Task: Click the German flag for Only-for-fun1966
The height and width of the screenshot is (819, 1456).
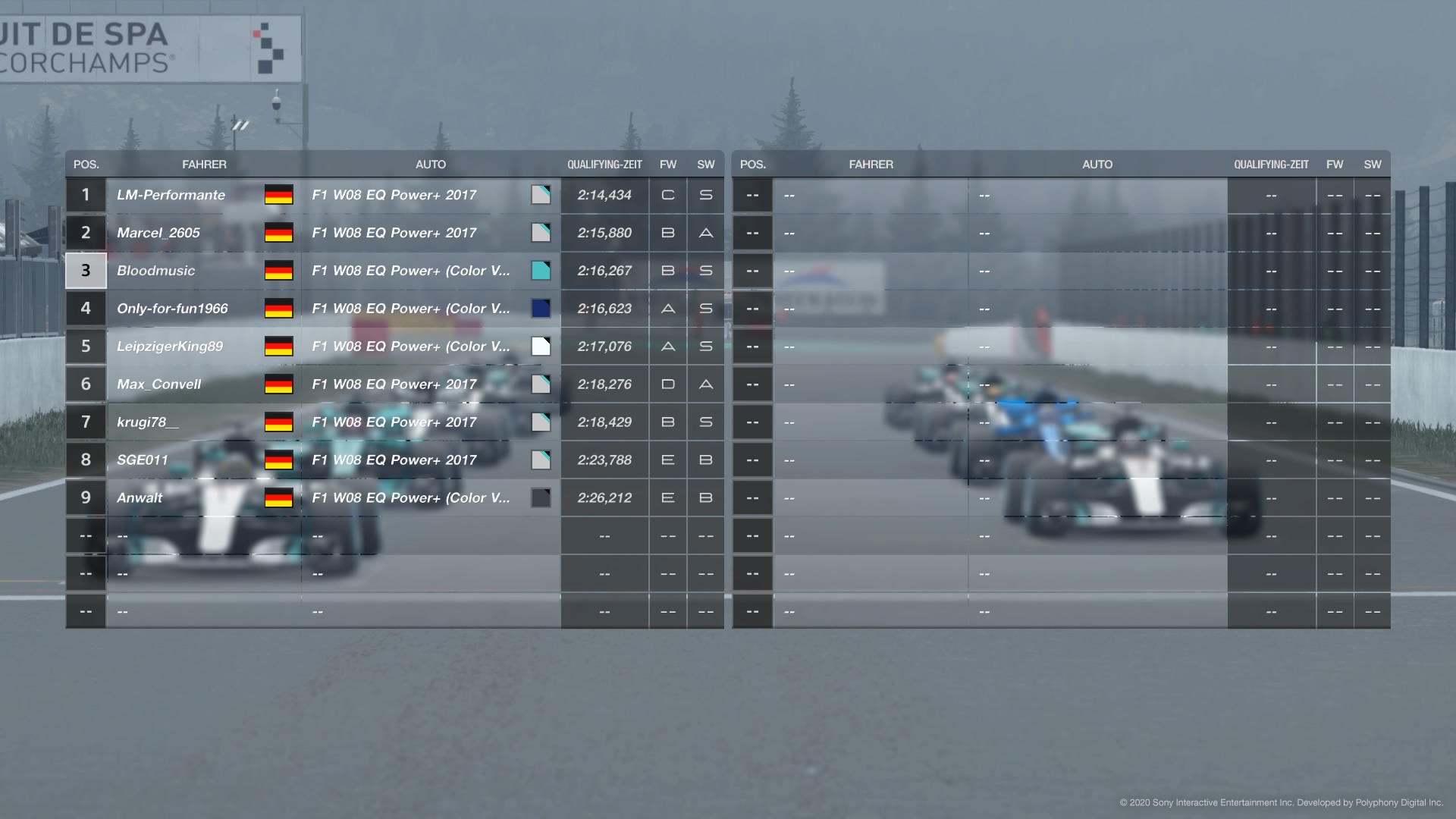Action: click(x=280, y=309)
